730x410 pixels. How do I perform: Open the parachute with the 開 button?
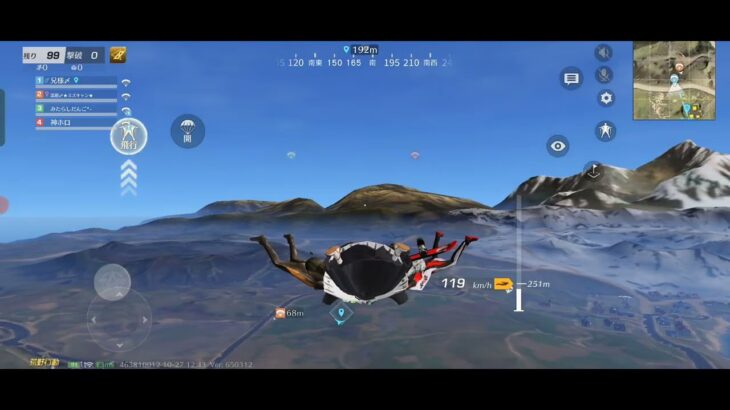coord(187,131)
